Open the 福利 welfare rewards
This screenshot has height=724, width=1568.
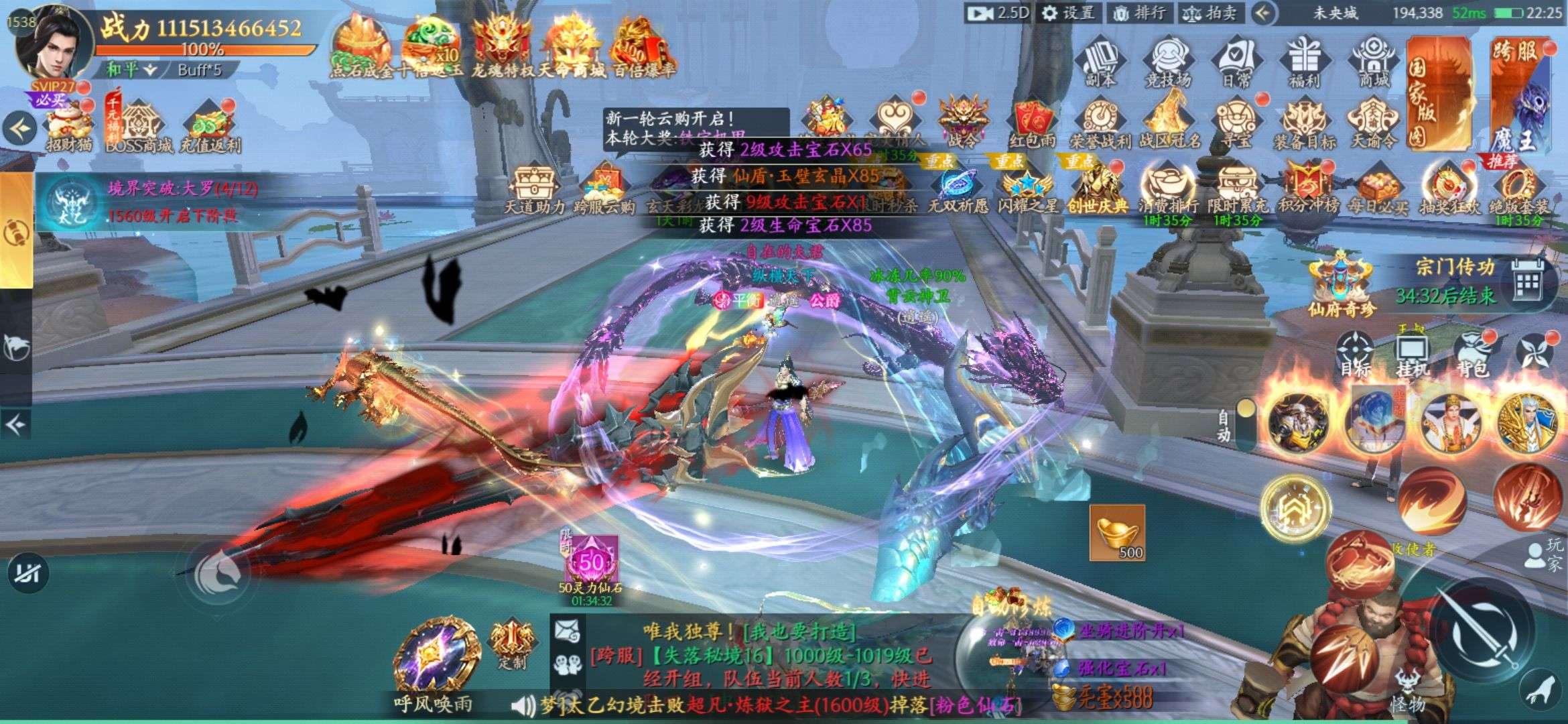coord(1304,63)
